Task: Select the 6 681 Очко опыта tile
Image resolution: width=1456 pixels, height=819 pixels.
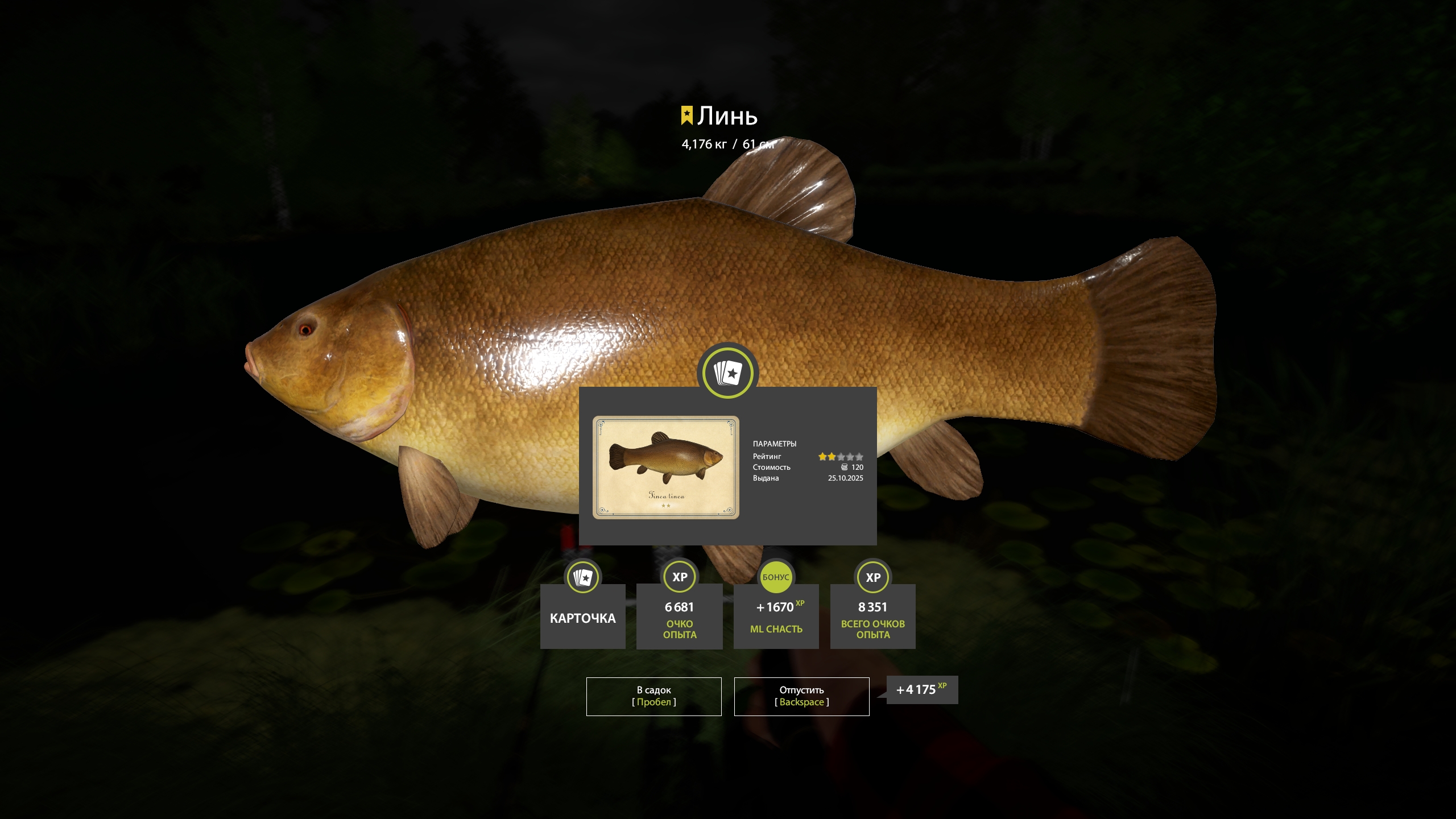Action: (679, 616)
